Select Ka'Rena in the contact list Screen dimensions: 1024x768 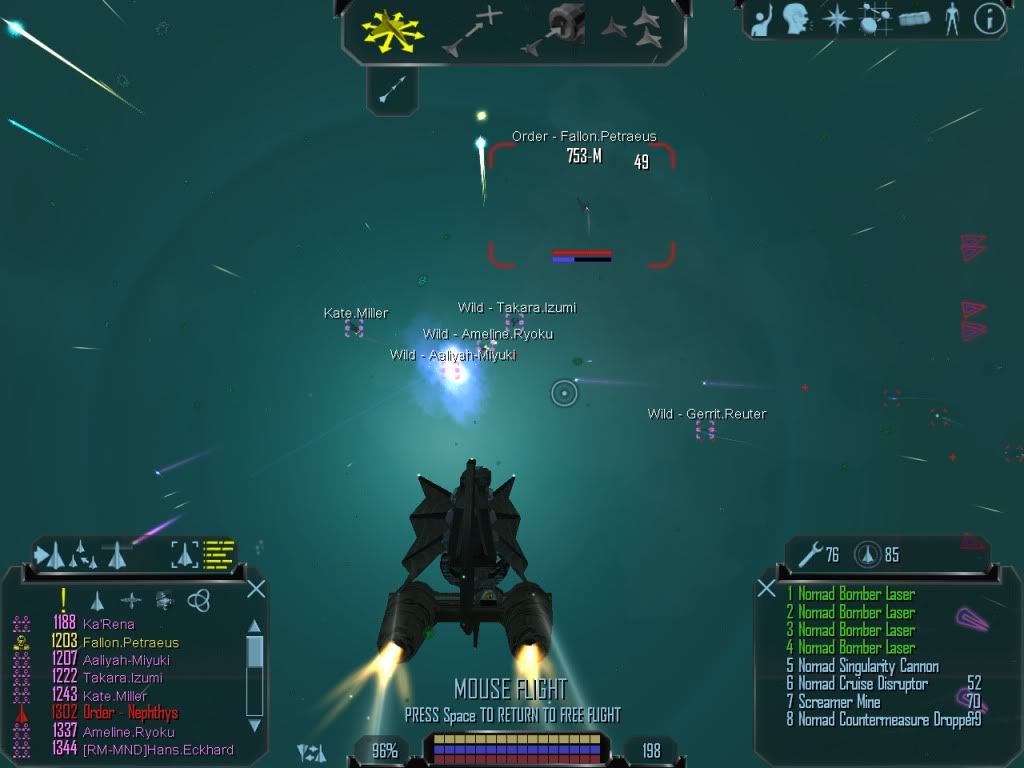(108, 624)
